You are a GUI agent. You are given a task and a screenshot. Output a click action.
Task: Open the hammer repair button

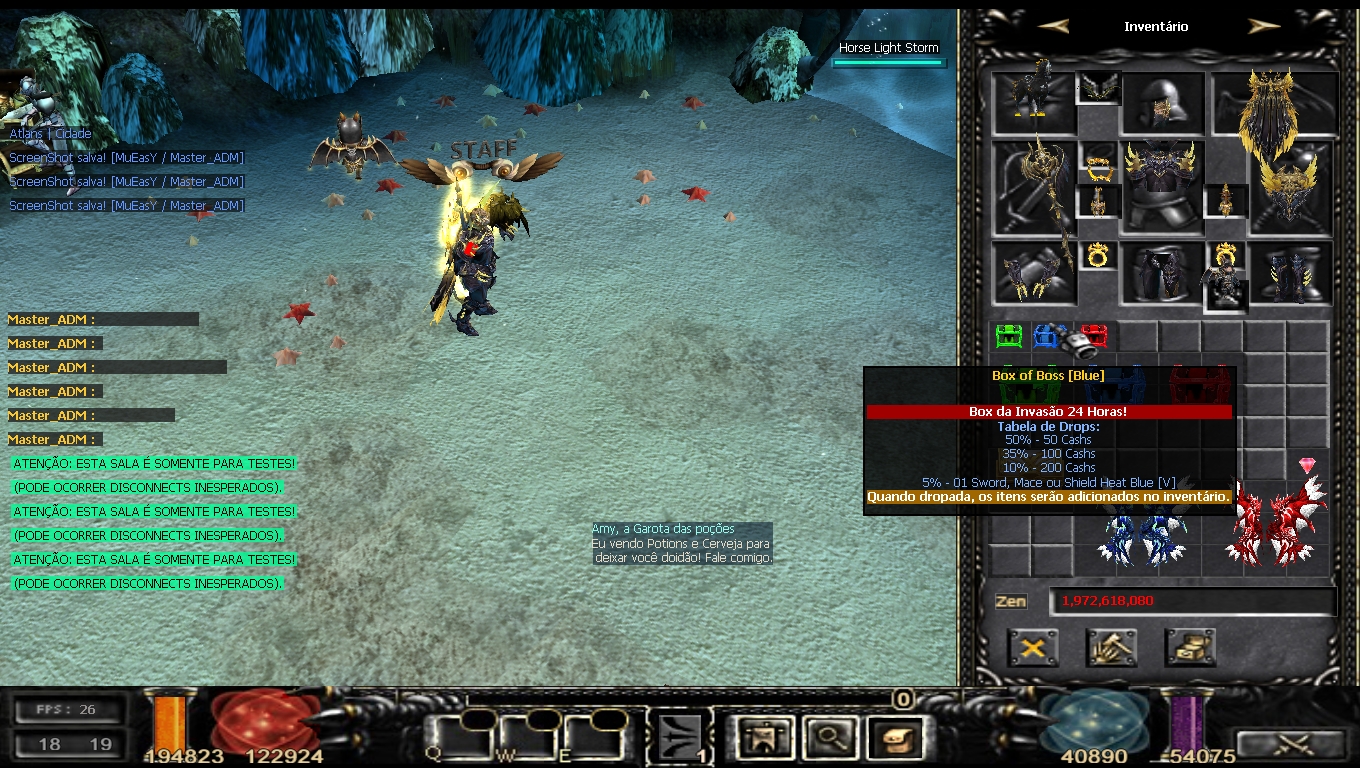coord(1111,648)
